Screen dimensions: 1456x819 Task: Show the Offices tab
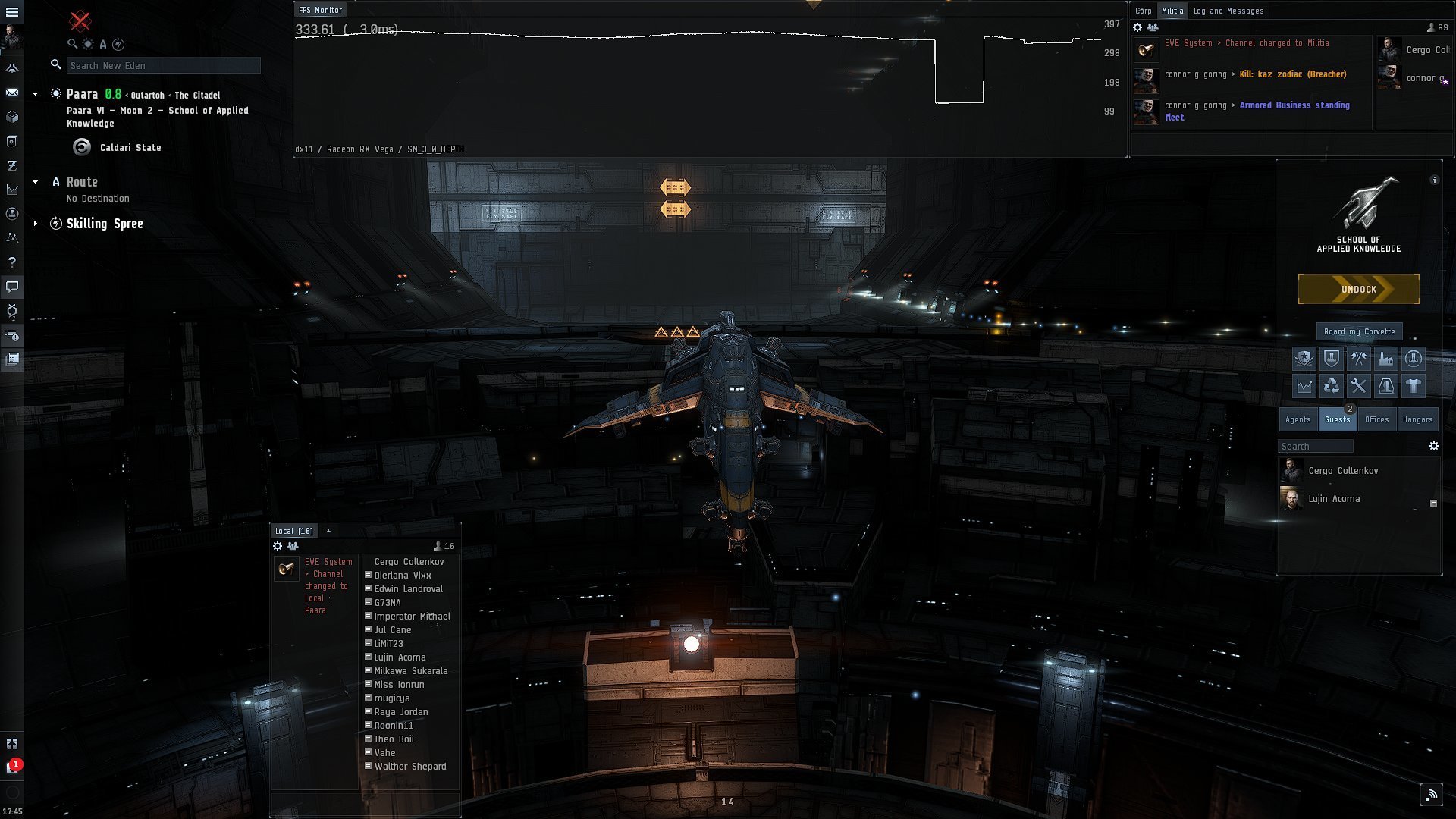pyautogui.click(x=1376, y=419)
